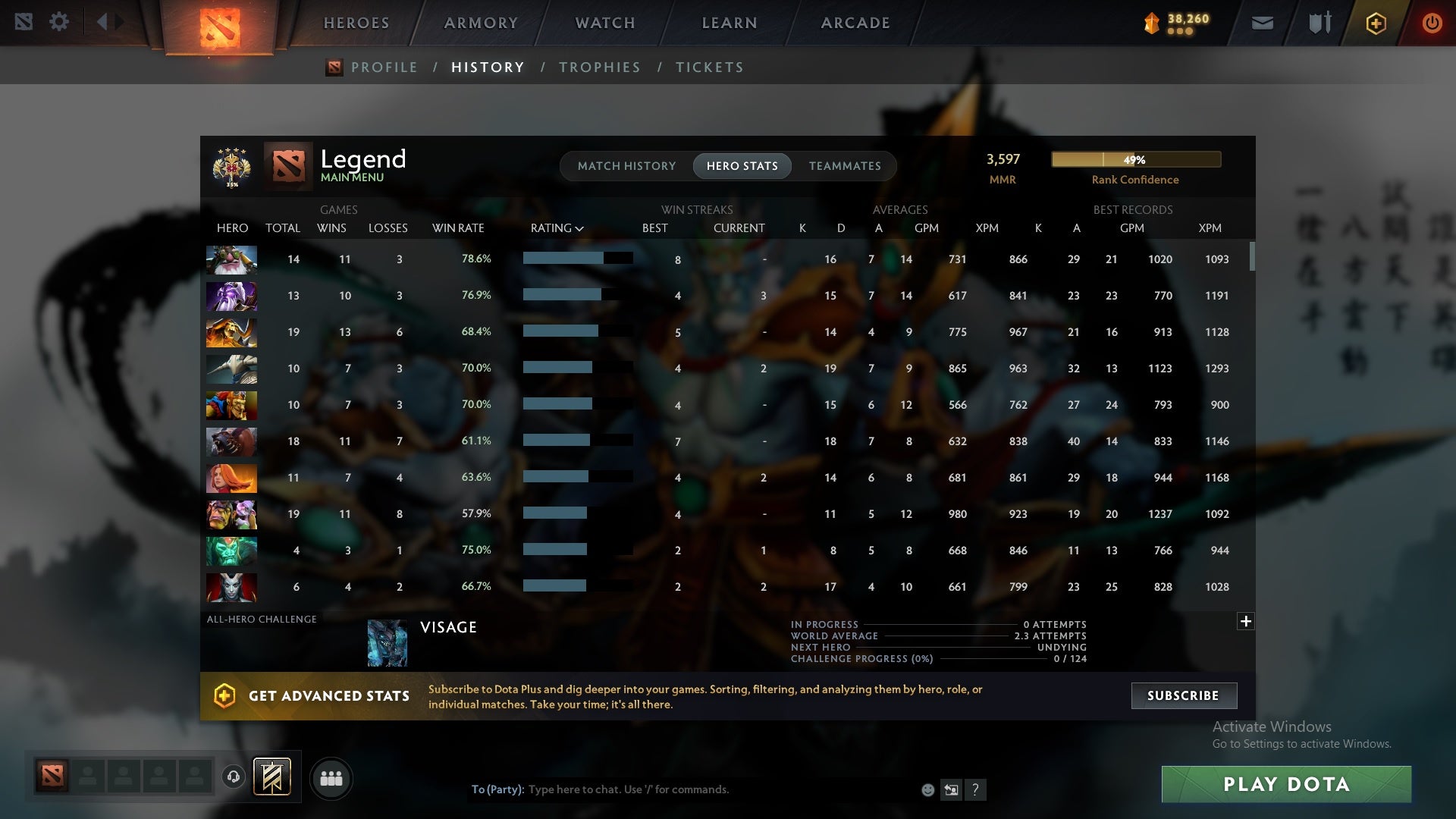Switch to the TEAMMATES tab

(x=845, y=165)
